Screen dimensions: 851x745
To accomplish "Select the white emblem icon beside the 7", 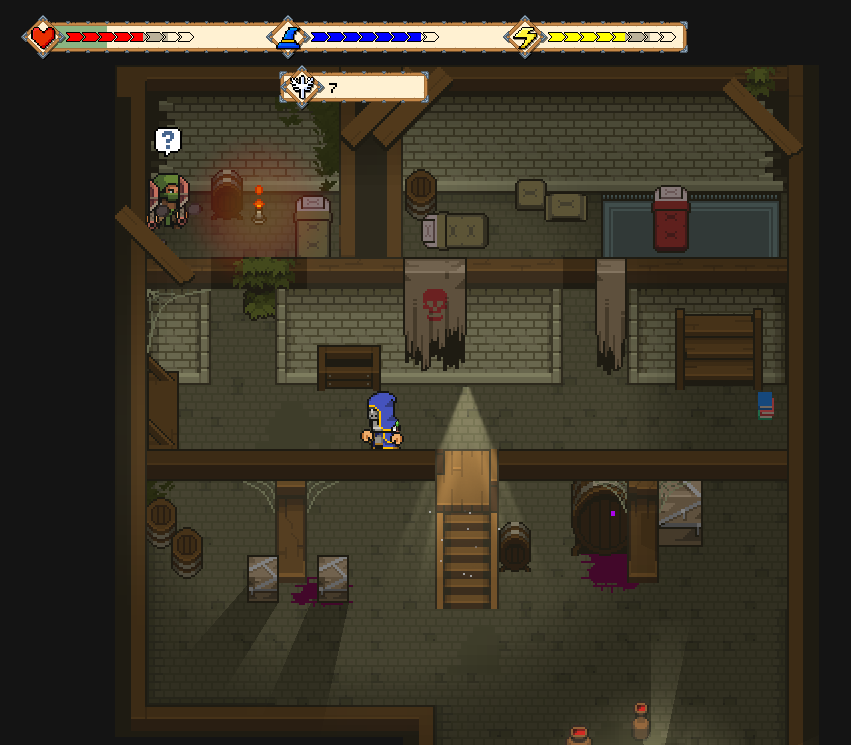I will point(301,87).
